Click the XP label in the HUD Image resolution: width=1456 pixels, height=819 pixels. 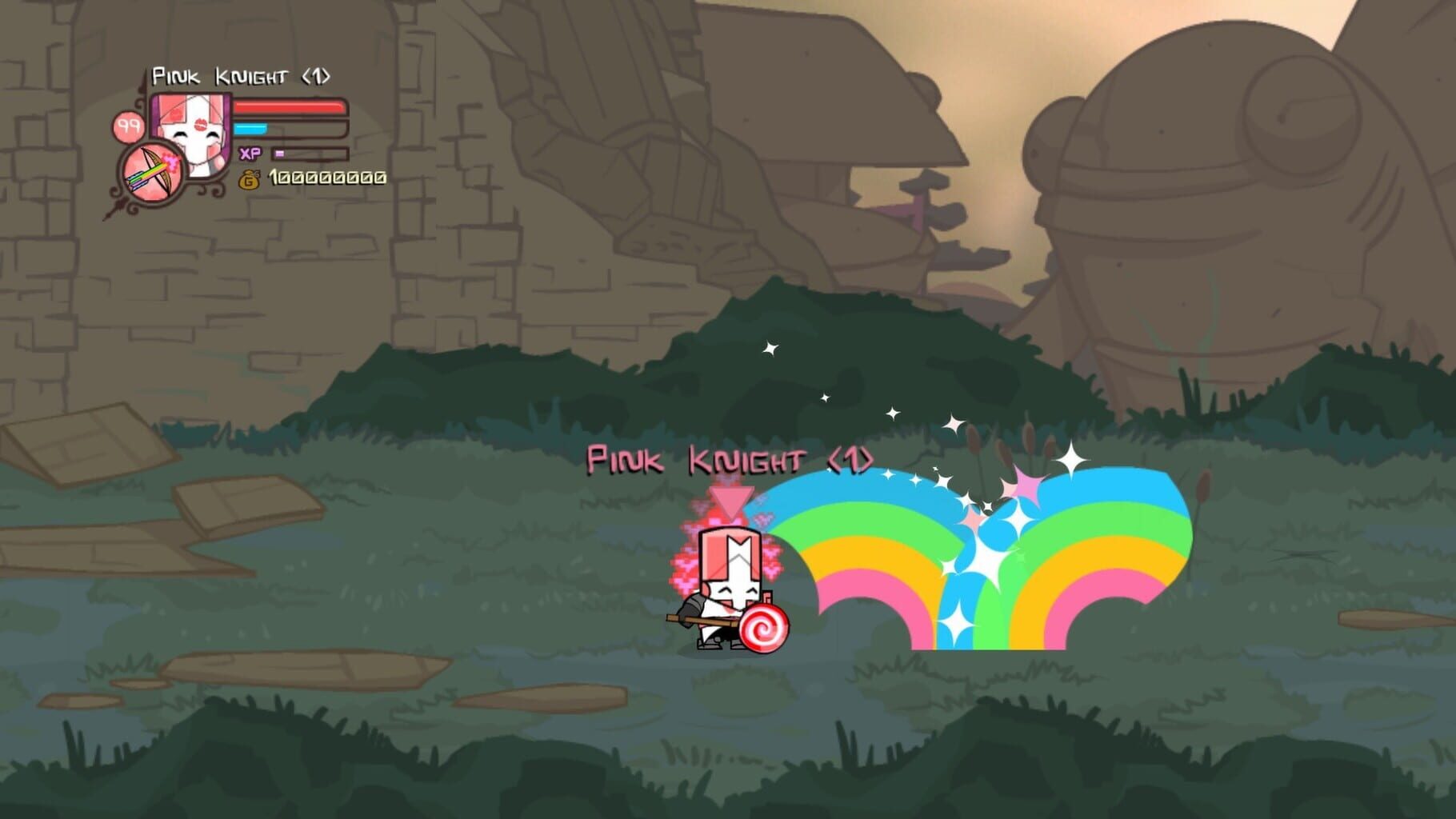[249, 152]
